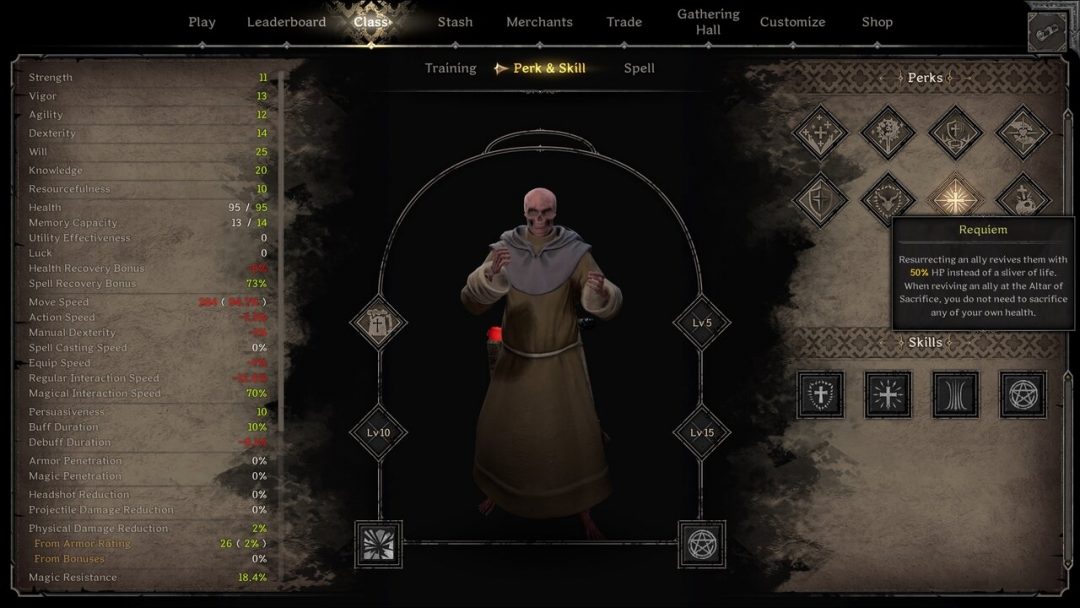Choose the pentagram skill in Skills list

[x=1022, y=395]
